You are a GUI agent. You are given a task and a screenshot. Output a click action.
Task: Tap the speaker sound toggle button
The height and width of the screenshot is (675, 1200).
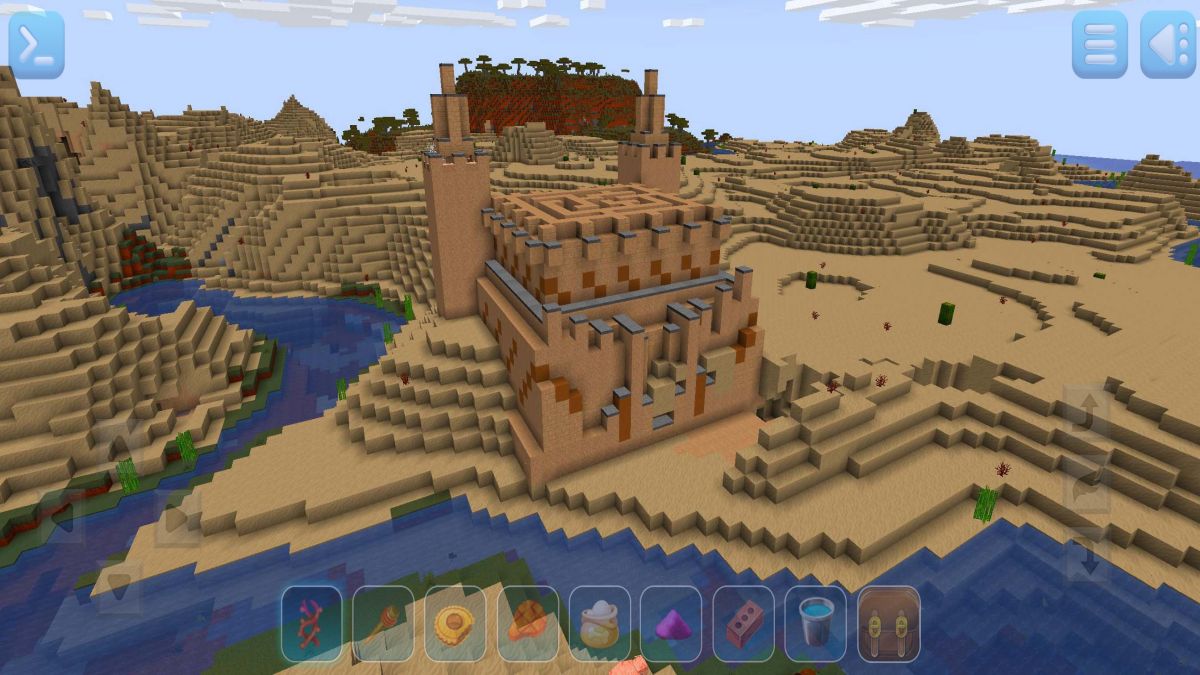(x=1167, y=45)
